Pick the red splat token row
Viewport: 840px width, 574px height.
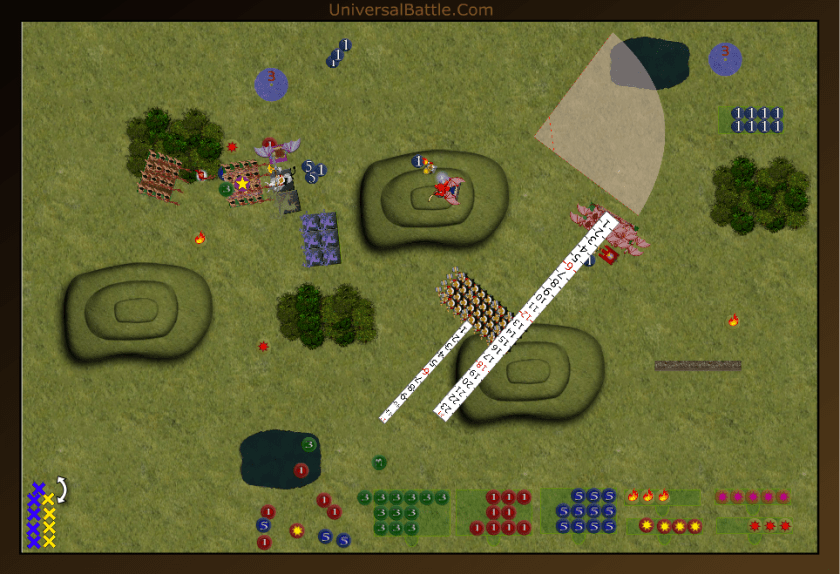(770, 526)
